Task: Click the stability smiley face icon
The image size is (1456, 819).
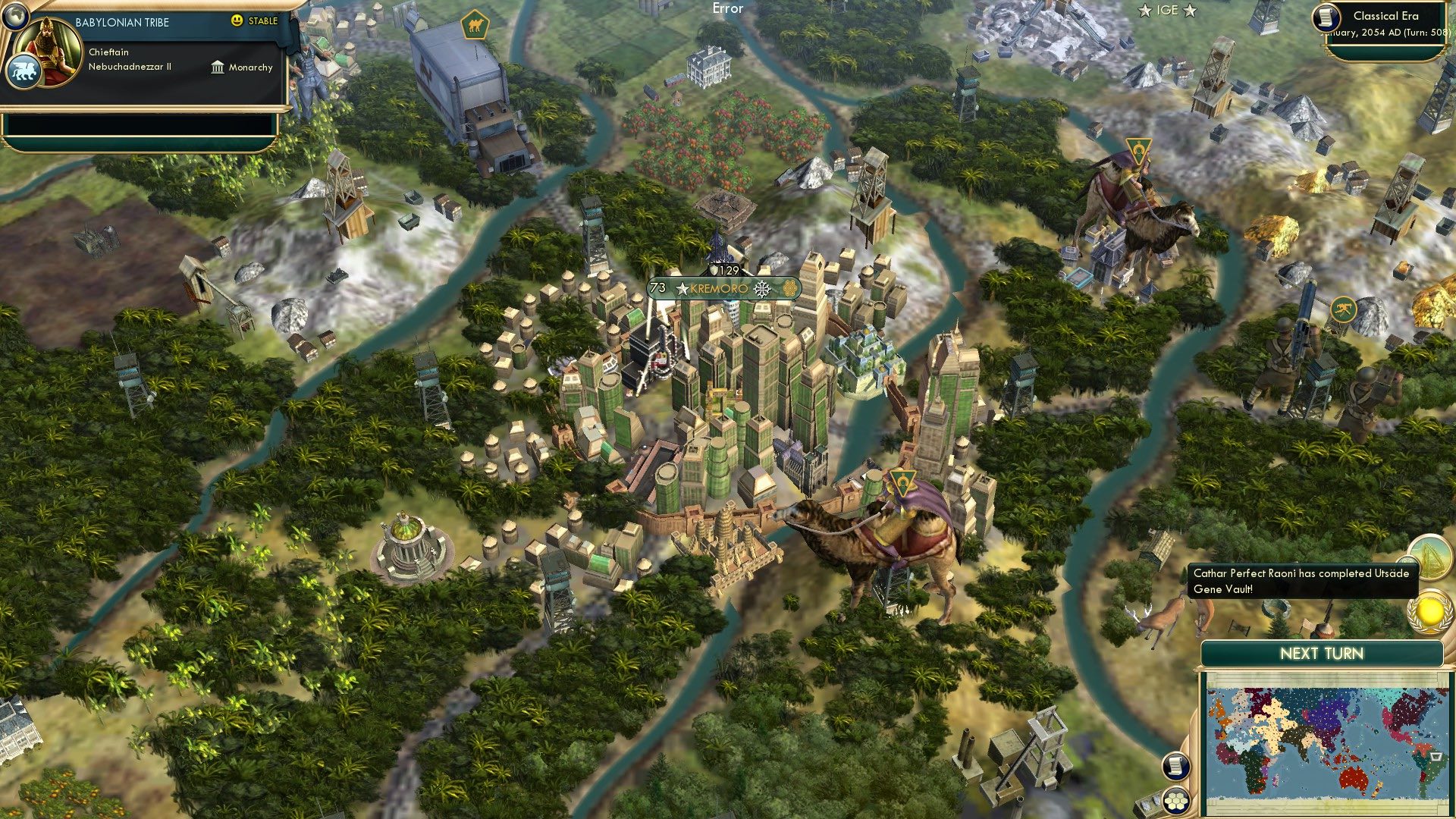Action: pos(238,21)
